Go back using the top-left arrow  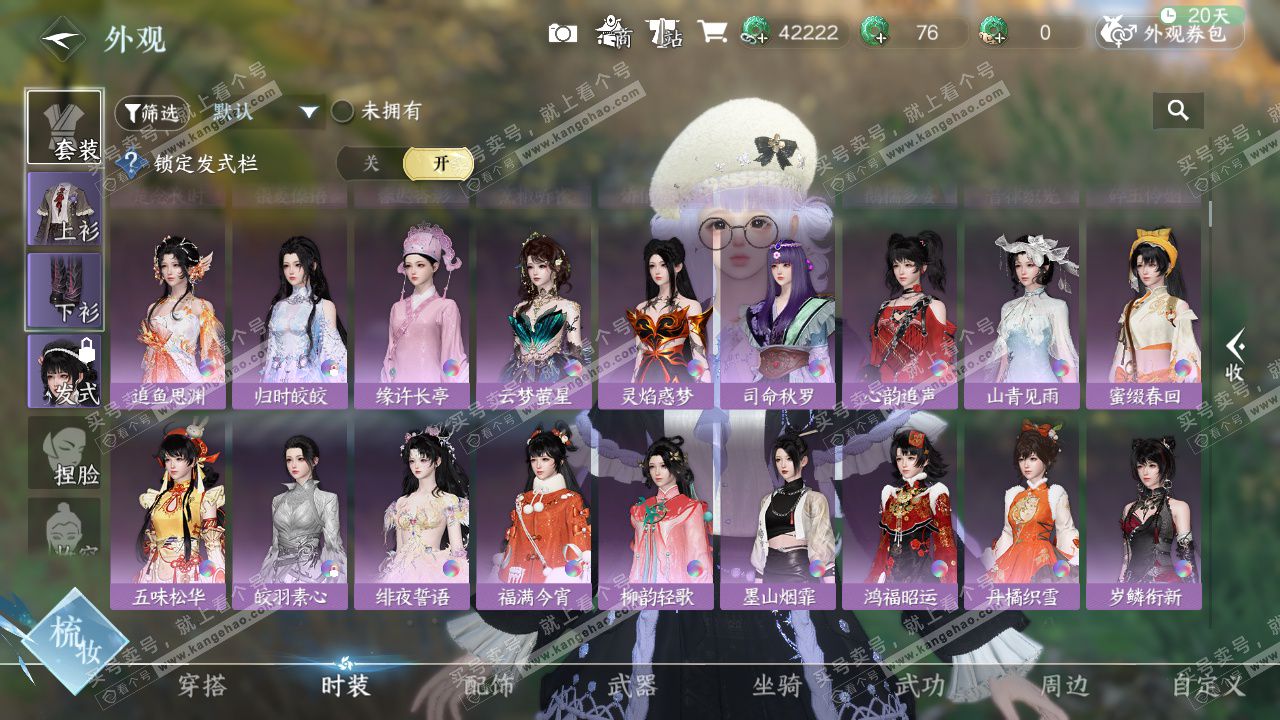click(x=62, y=38)
